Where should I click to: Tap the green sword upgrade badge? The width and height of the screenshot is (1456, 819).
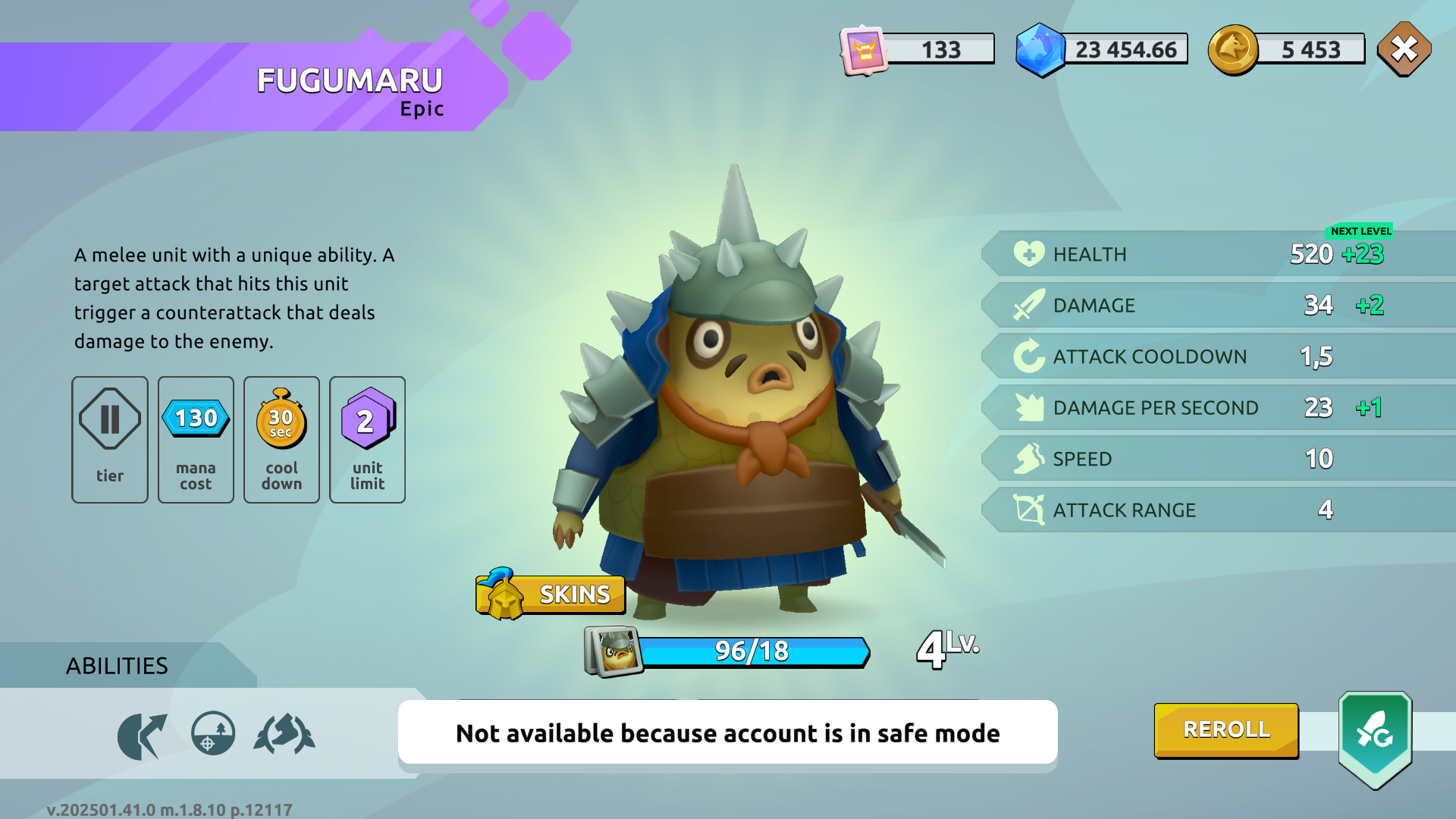(1374, 737)
